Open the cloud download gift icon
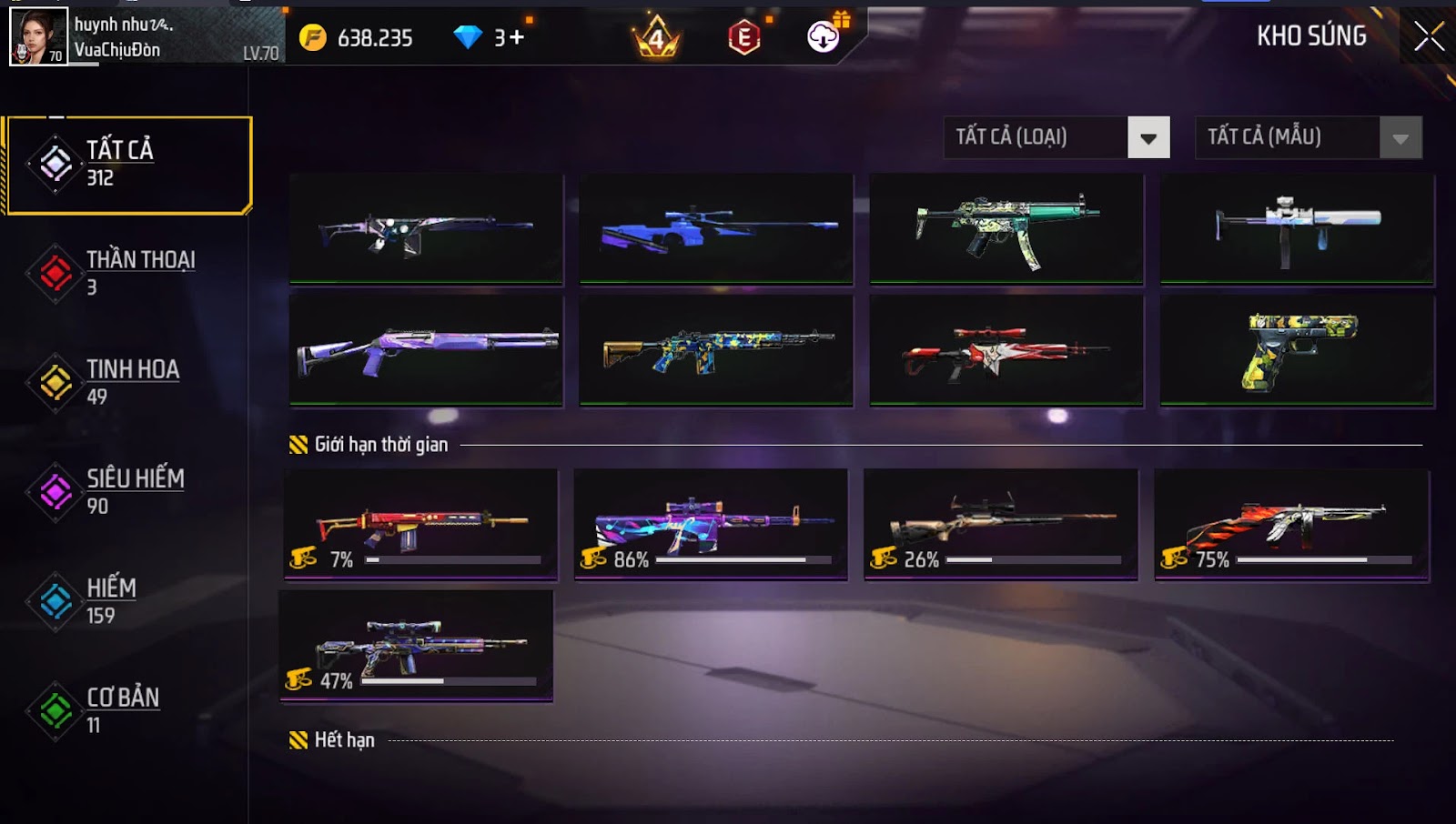This screenshot has width=1456, height=824. pos(824,36)
